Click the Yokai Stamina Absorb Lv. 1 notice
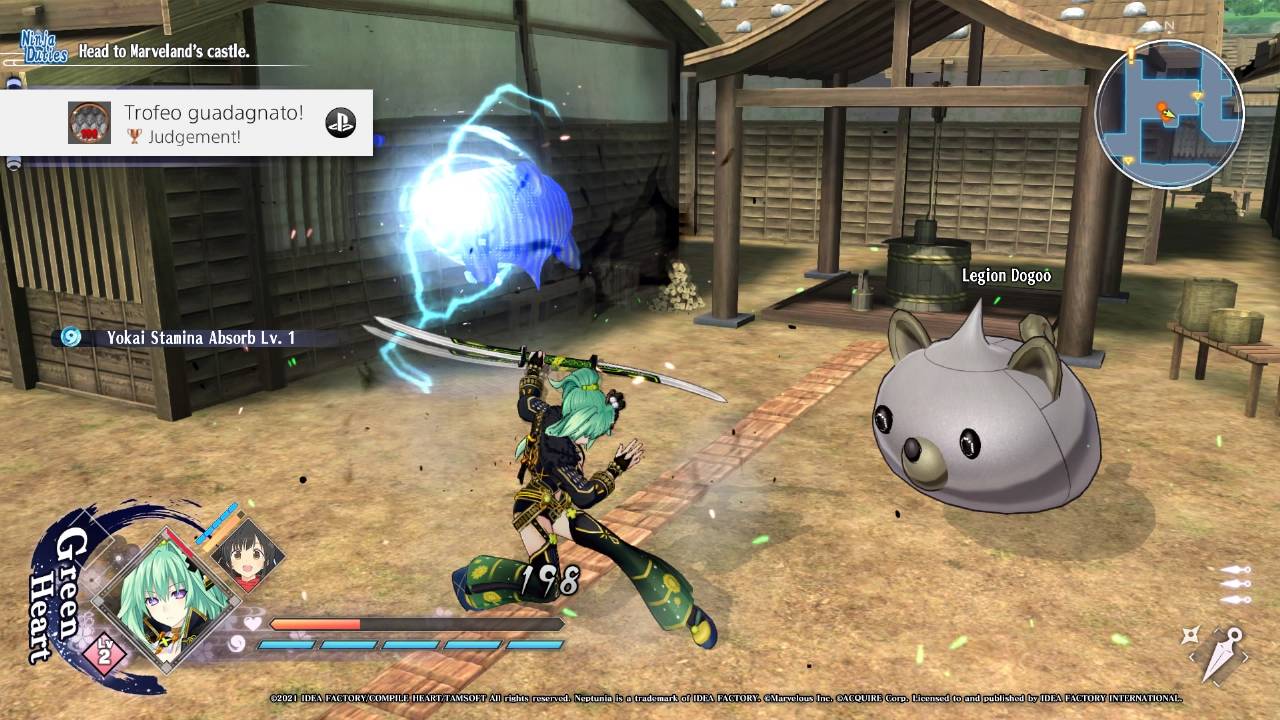This screenshot has width=1280, height=720. pyautogui.click(x=190, y=338)
